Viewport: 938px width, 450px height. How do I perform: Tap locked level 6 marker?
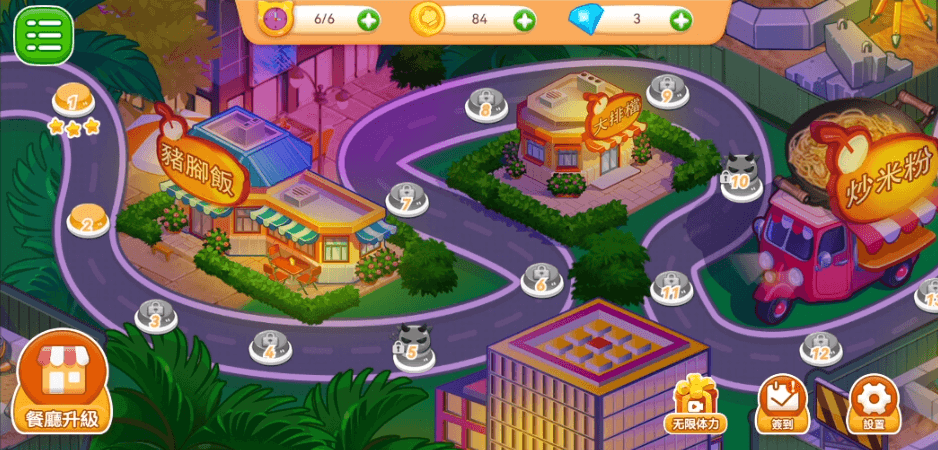click(541, 280)
